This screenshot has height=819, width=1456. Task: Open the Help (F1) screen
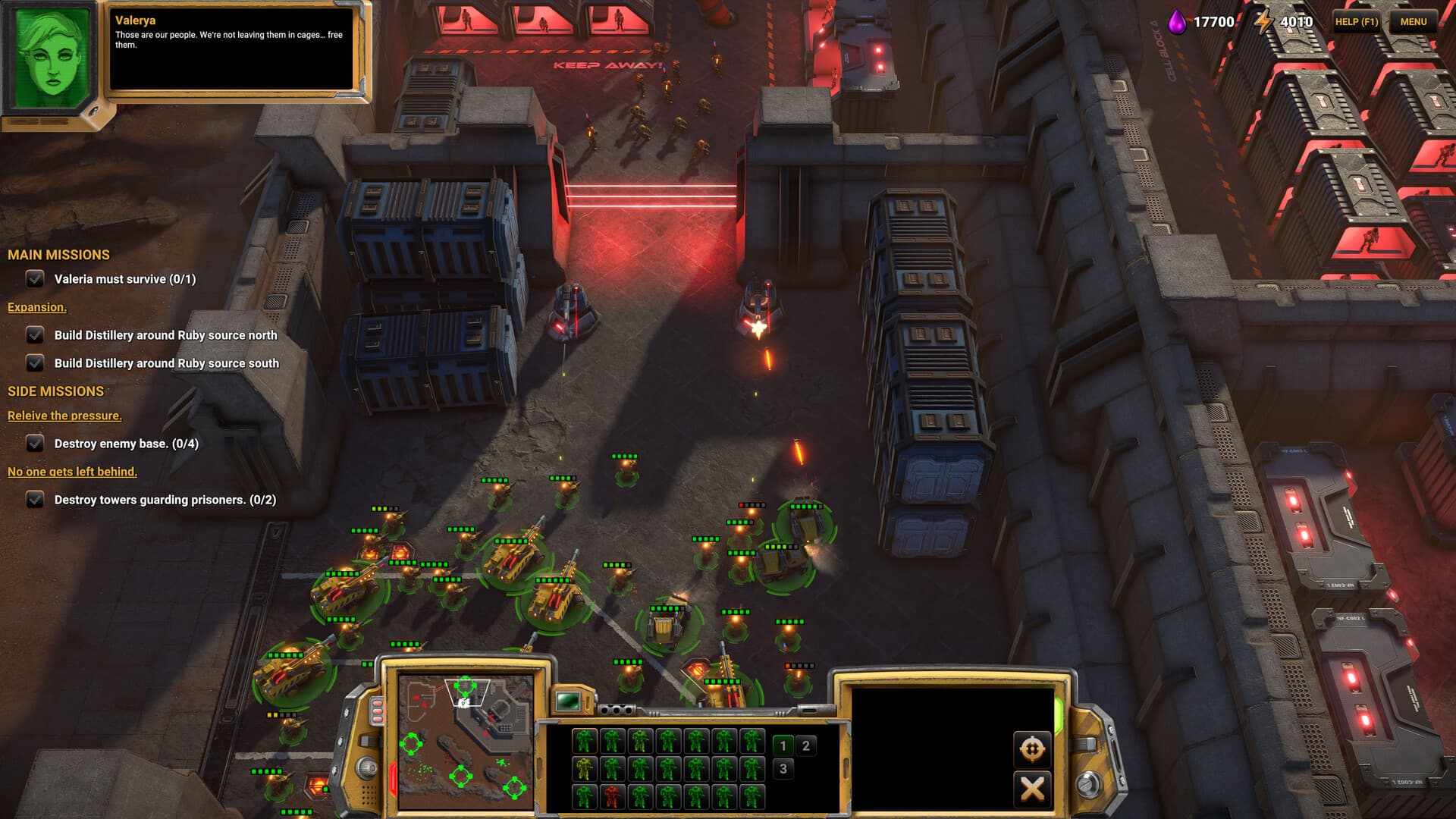click(x=1356, y=21)
